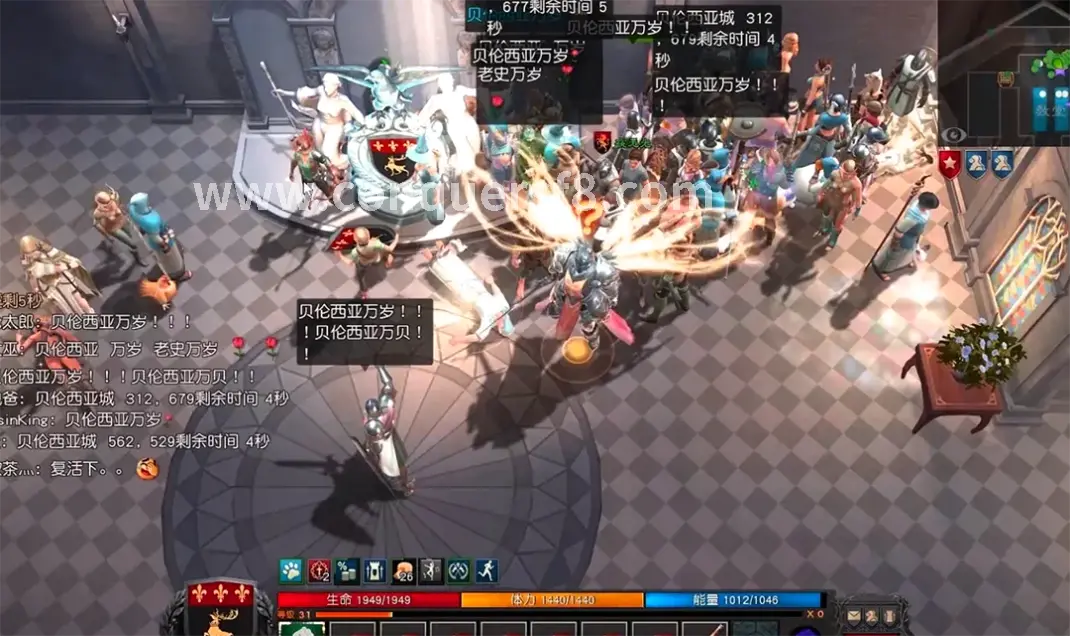Select the blue tower-with-arrows buff icon
This screenshot has height=636, width=1070.
375,571
